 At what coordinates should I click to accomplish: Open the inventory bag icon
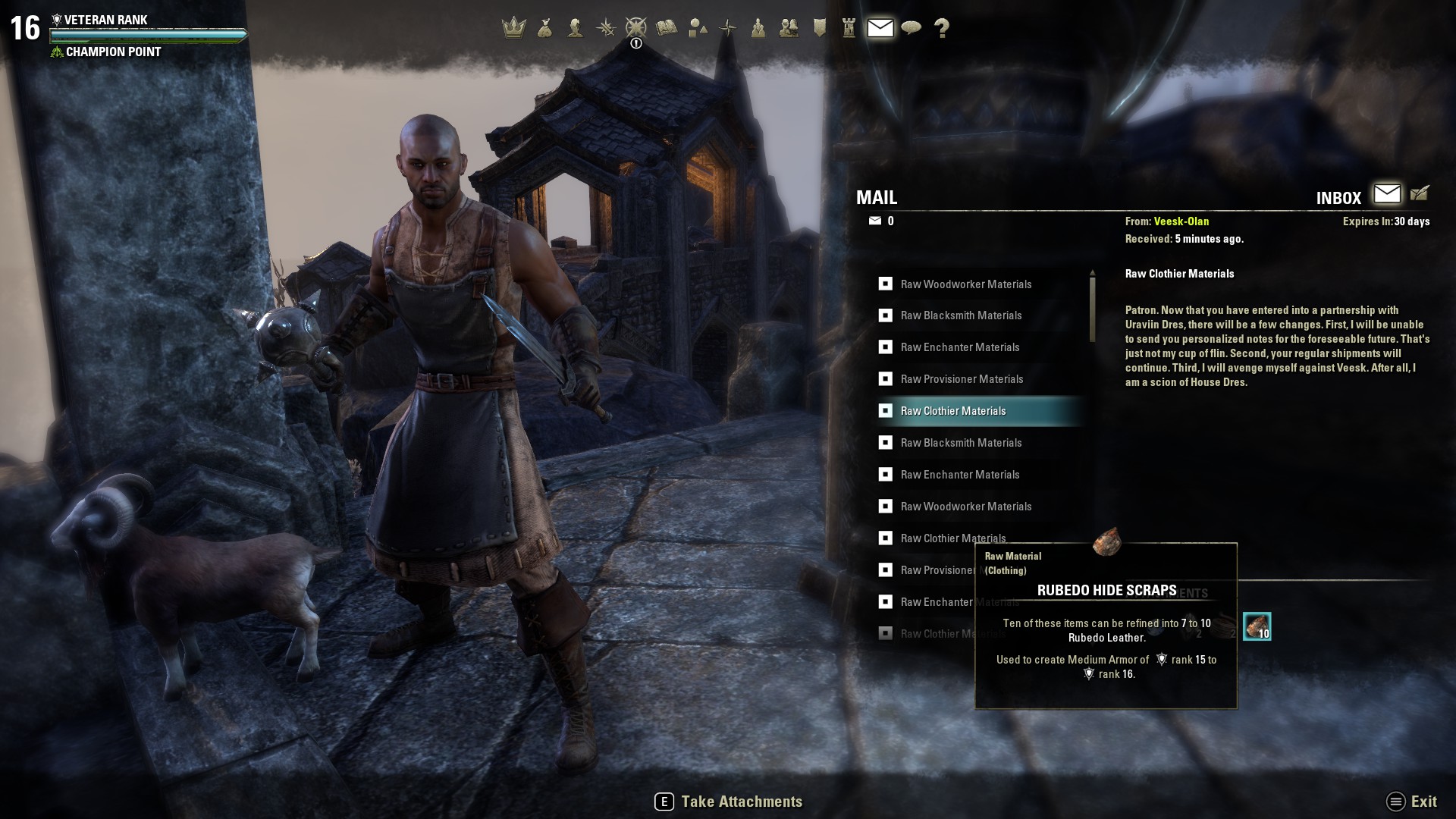(x=544, y=28)
